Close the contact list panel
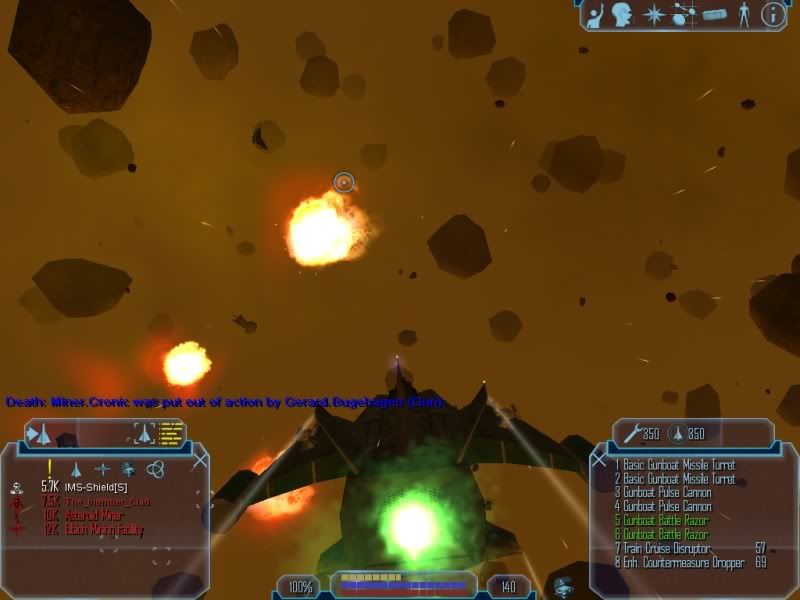This screenshot has height=600, width=800. tap(201, 460)
